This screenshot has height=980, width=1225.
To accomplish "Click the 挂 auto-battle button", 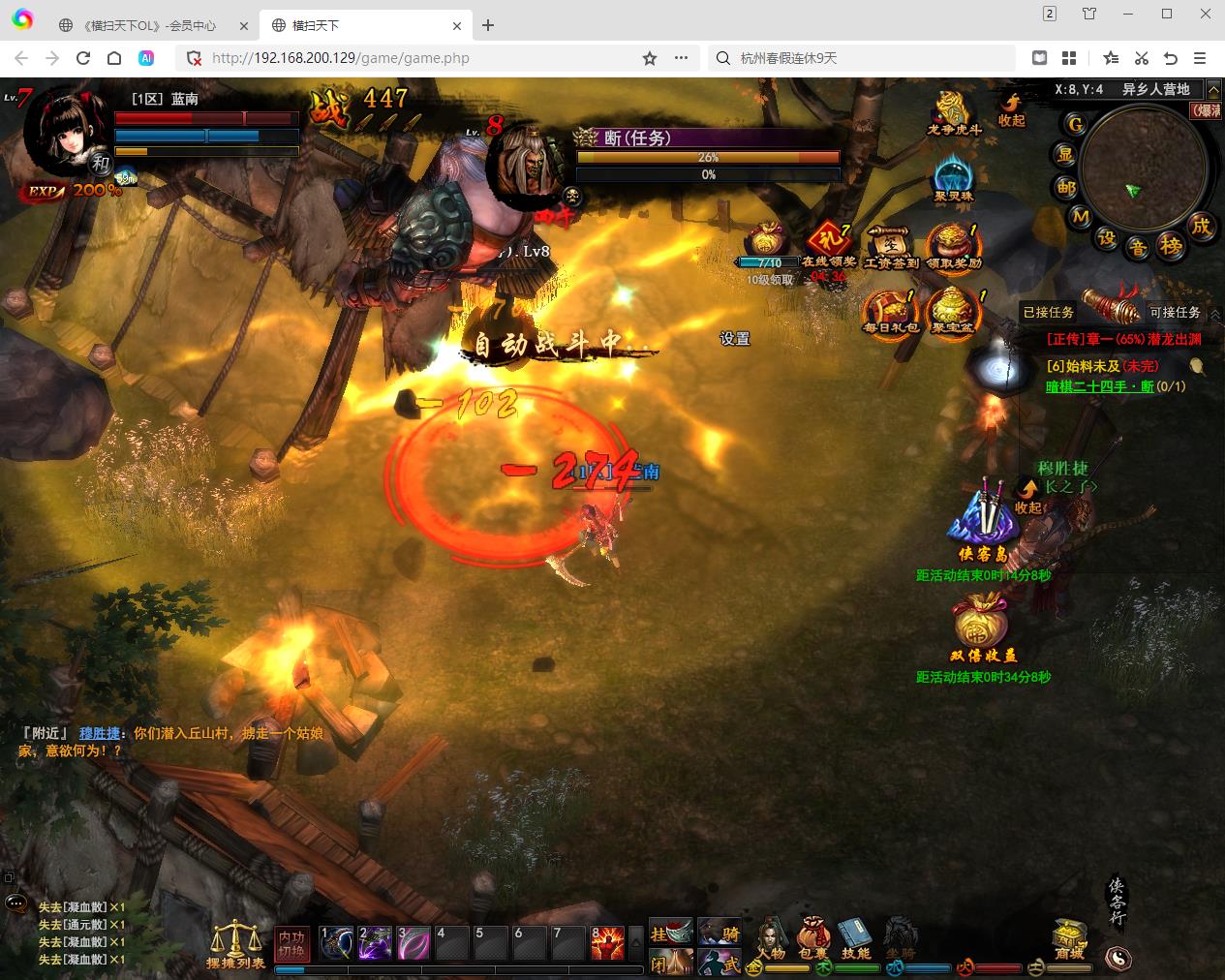I will (x=670, y=932).
